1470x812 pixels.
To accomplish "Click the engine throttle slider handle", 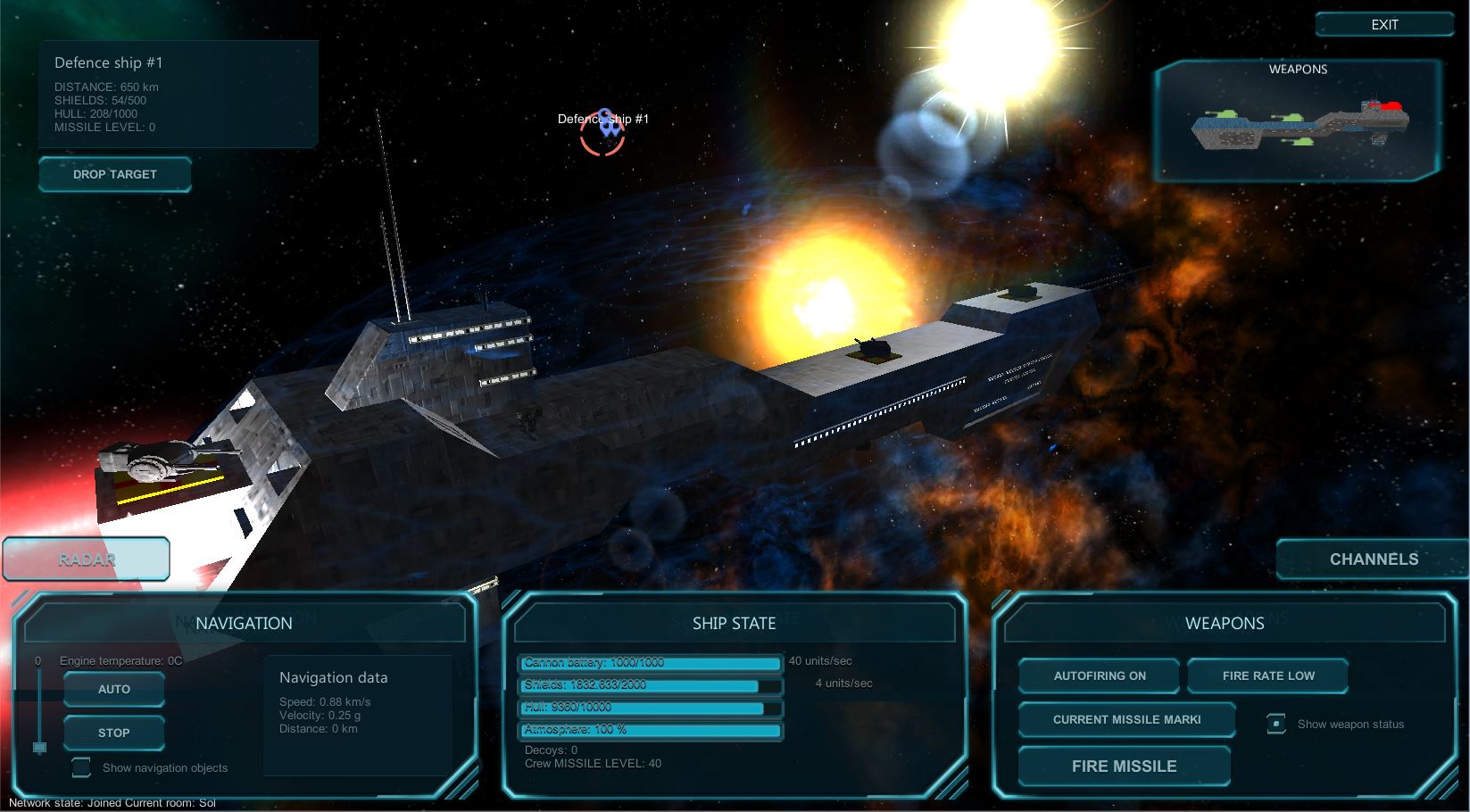I will (39, 747).
